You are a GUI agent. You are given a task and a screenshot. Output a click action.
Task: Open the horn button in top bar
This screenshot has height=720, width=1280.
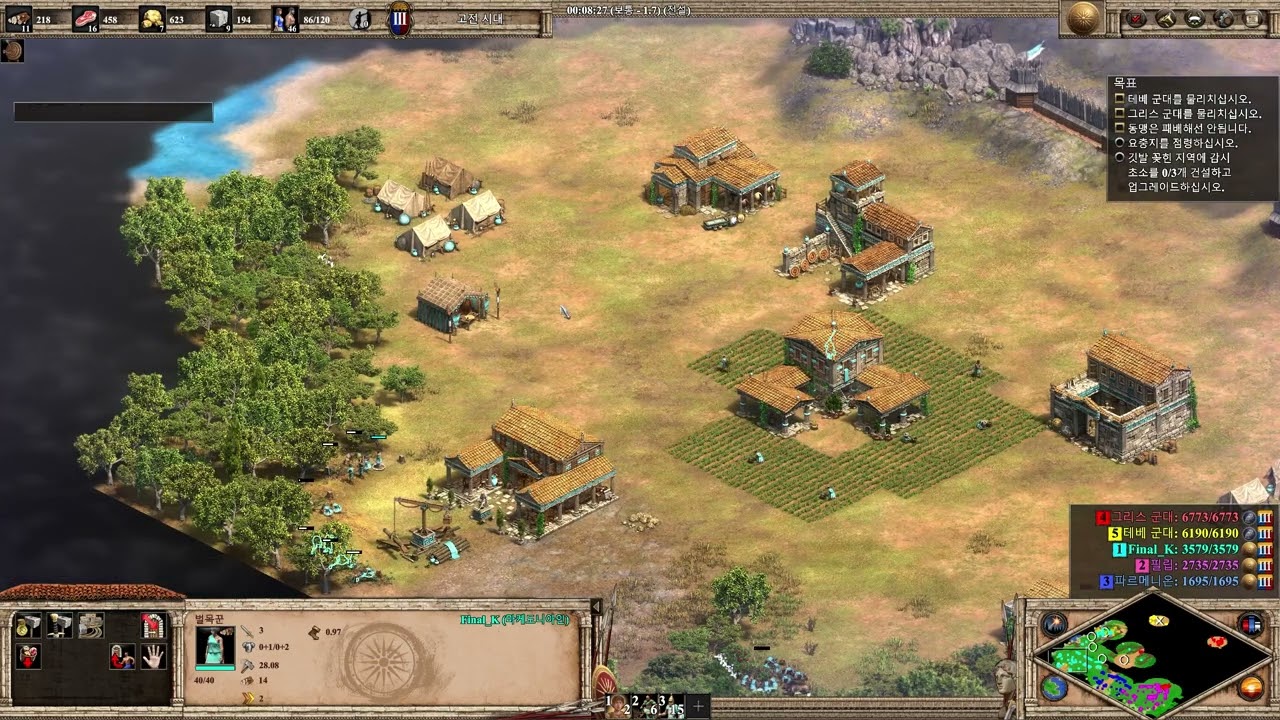(1166, 18)
